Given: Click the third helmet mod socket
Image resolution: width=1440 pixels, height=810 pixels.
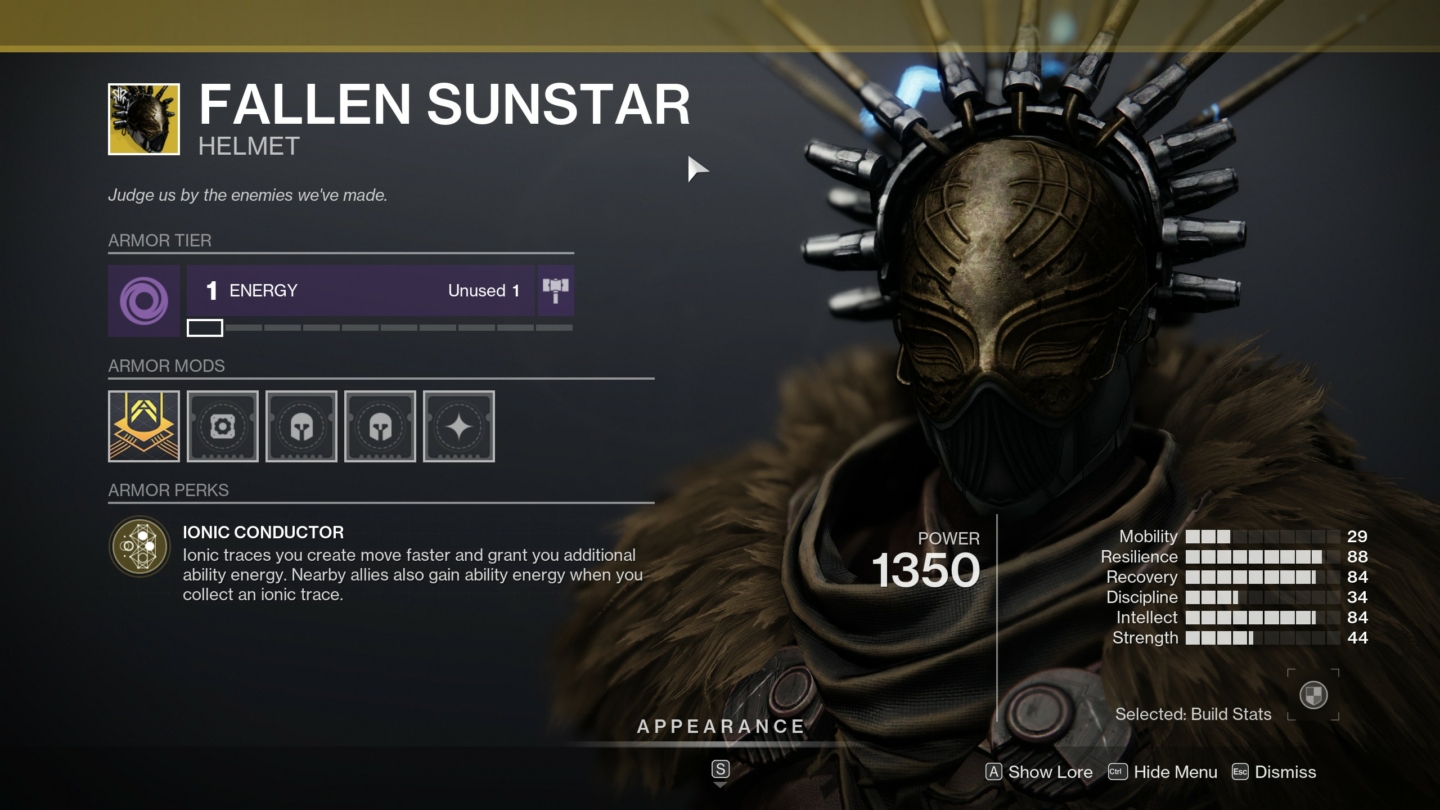Looking at the screenshot, I should (x=301, y=425).
